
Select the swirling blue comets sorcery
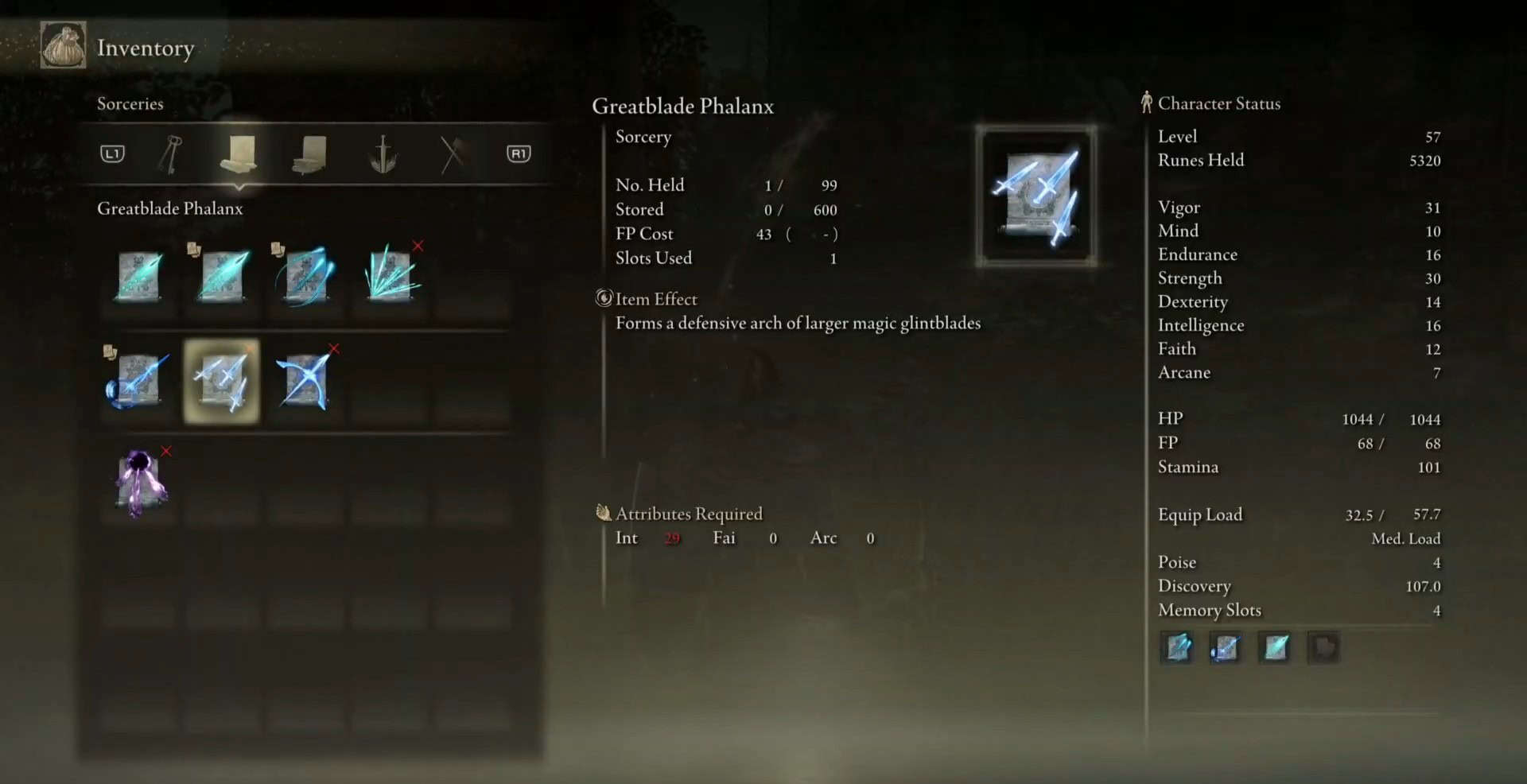pos(305,275)
